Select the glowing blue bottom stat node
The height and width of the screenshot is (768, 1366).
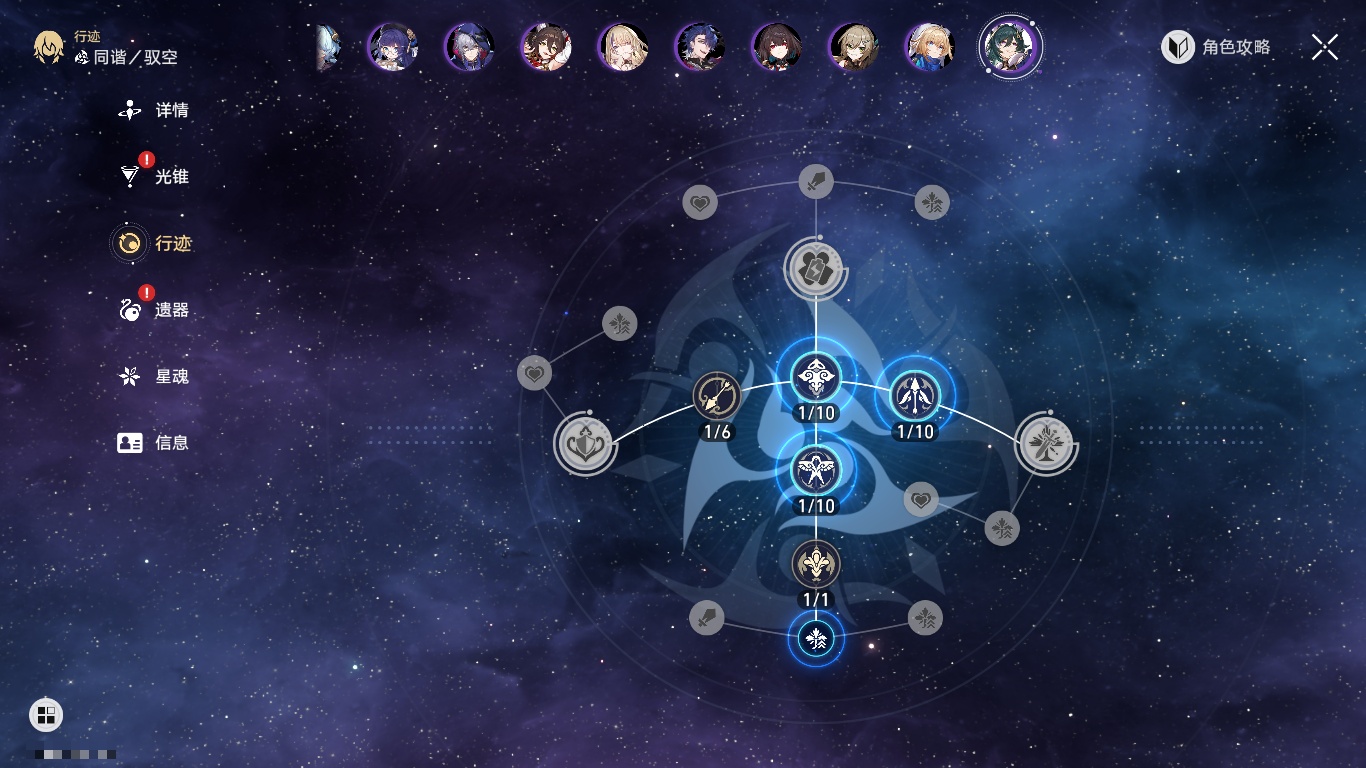[x=816, y=638]
